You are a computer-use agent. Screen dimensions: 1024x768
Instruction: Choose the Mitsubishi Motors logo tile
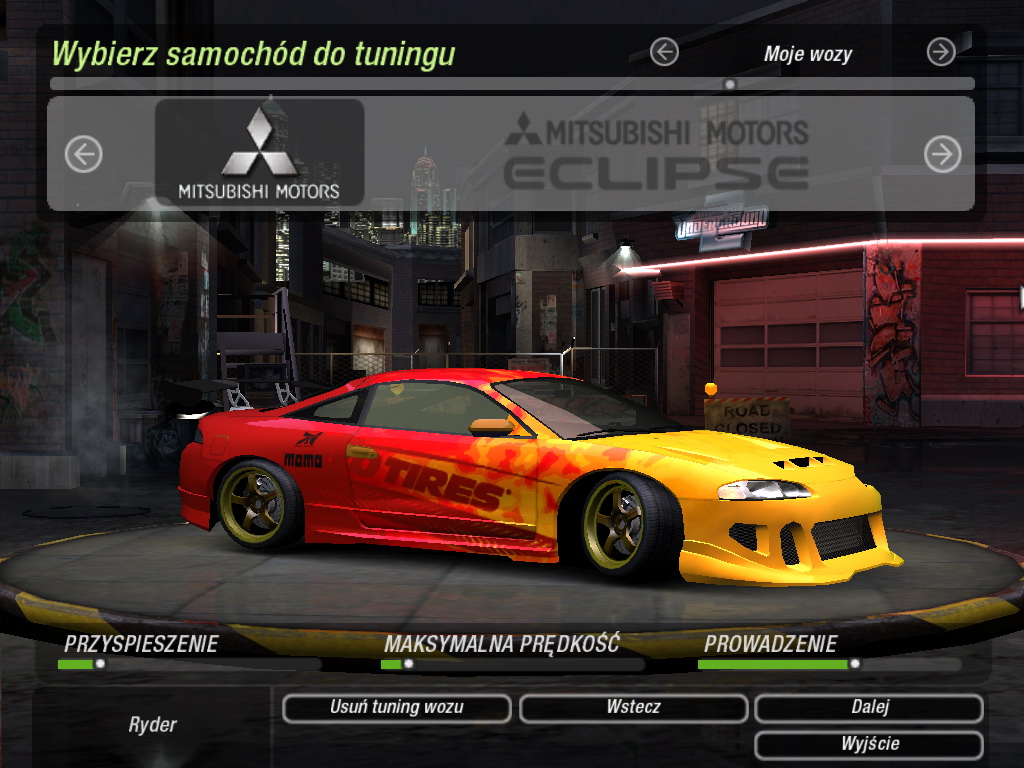259,152
